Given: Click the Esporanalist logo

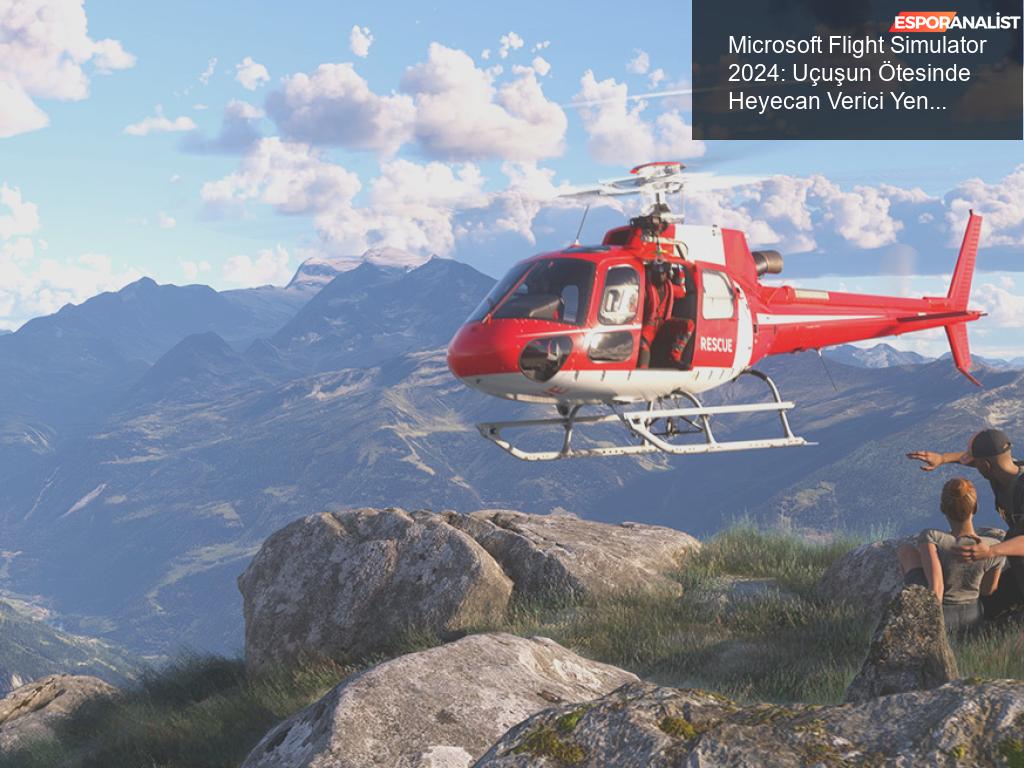Looking at the screenshot, I should 955,21.
